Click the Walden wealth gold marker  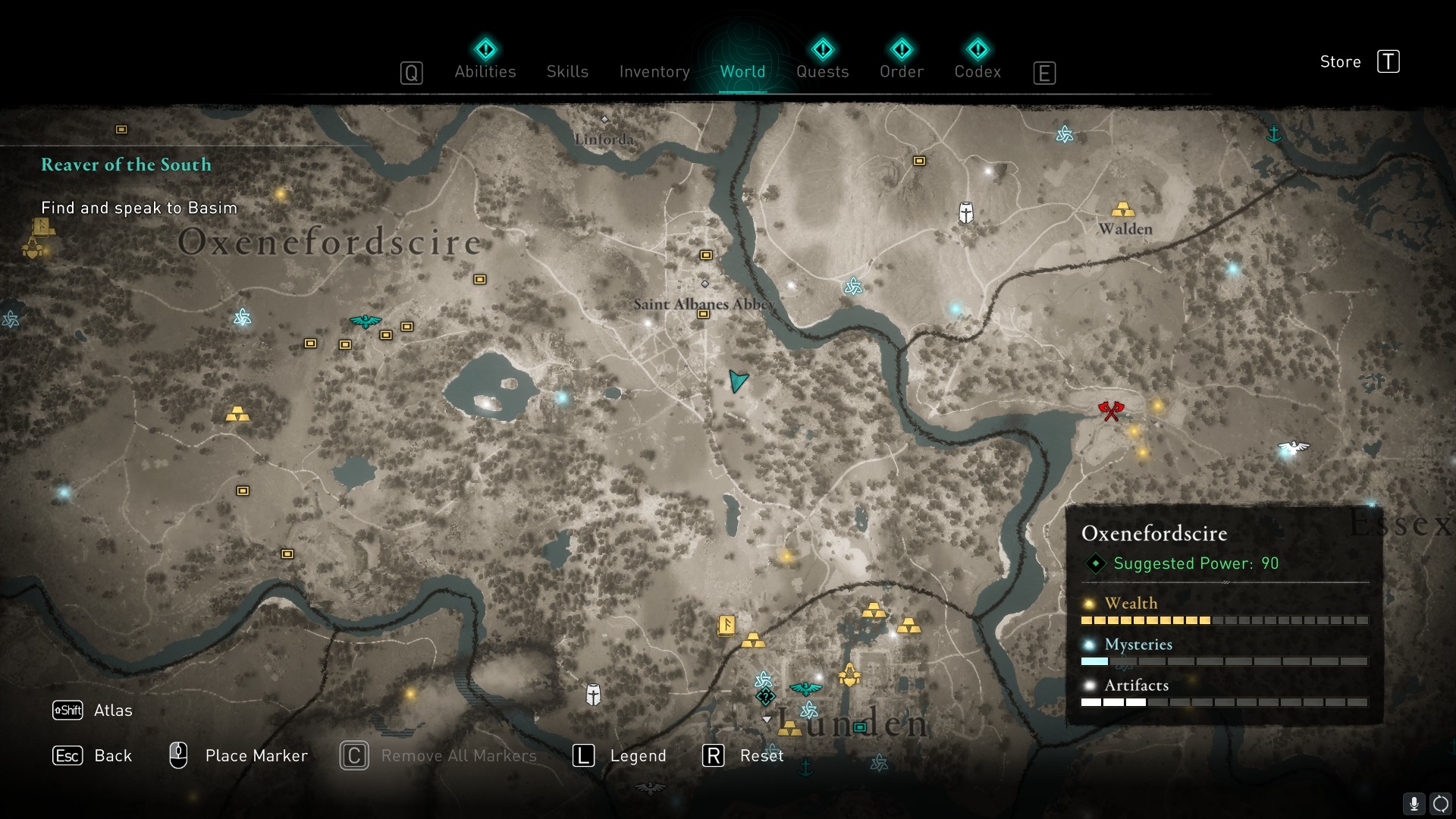tap(1122, 209)
